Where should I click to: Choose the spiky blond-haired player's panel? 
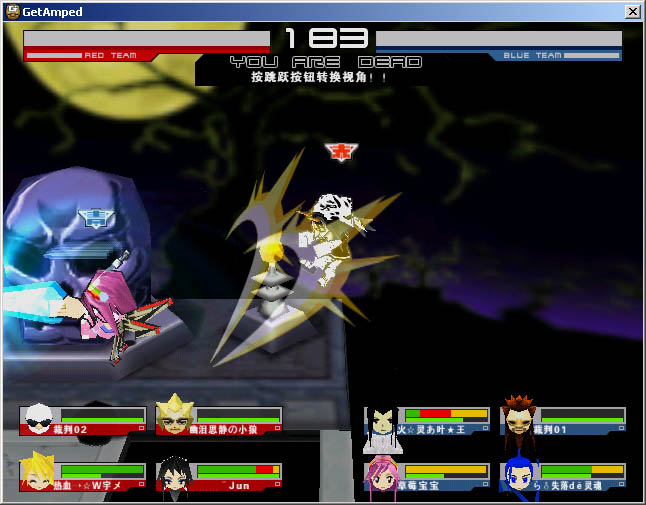coord(83,477)
